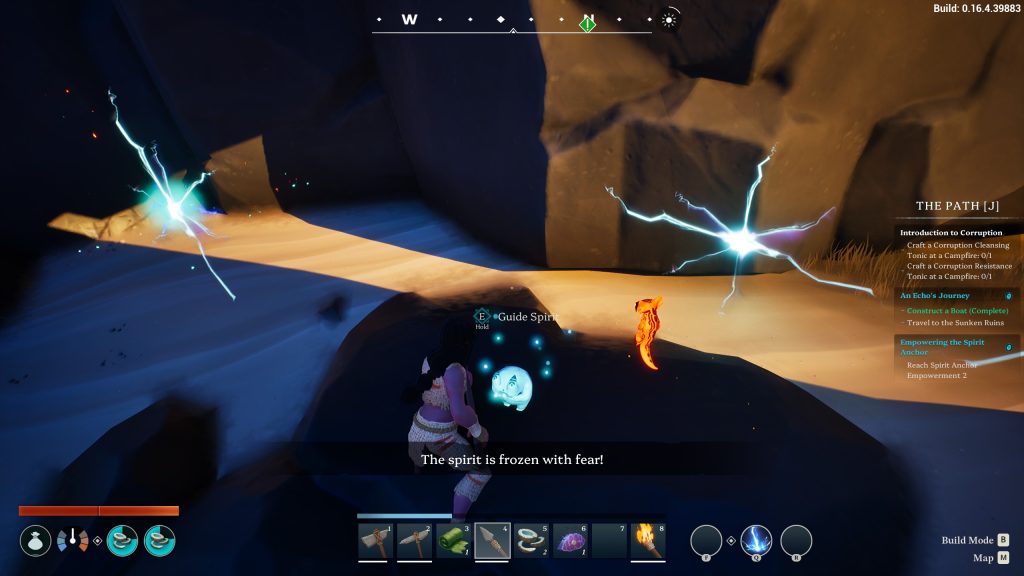Equip the torch from the hotbar

point(648,540)
